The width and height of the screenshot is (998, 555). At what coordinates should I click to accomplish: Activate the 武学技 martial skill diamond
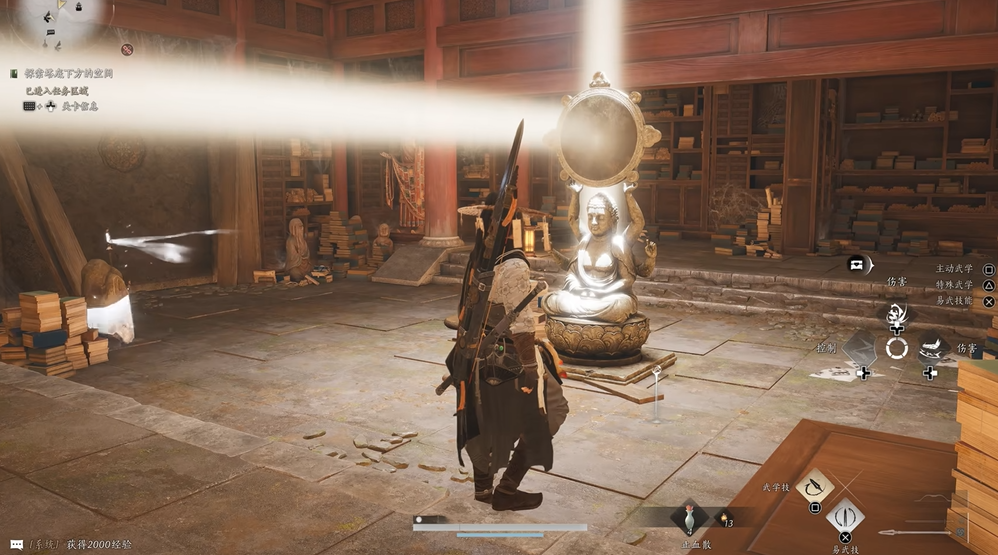815,485
